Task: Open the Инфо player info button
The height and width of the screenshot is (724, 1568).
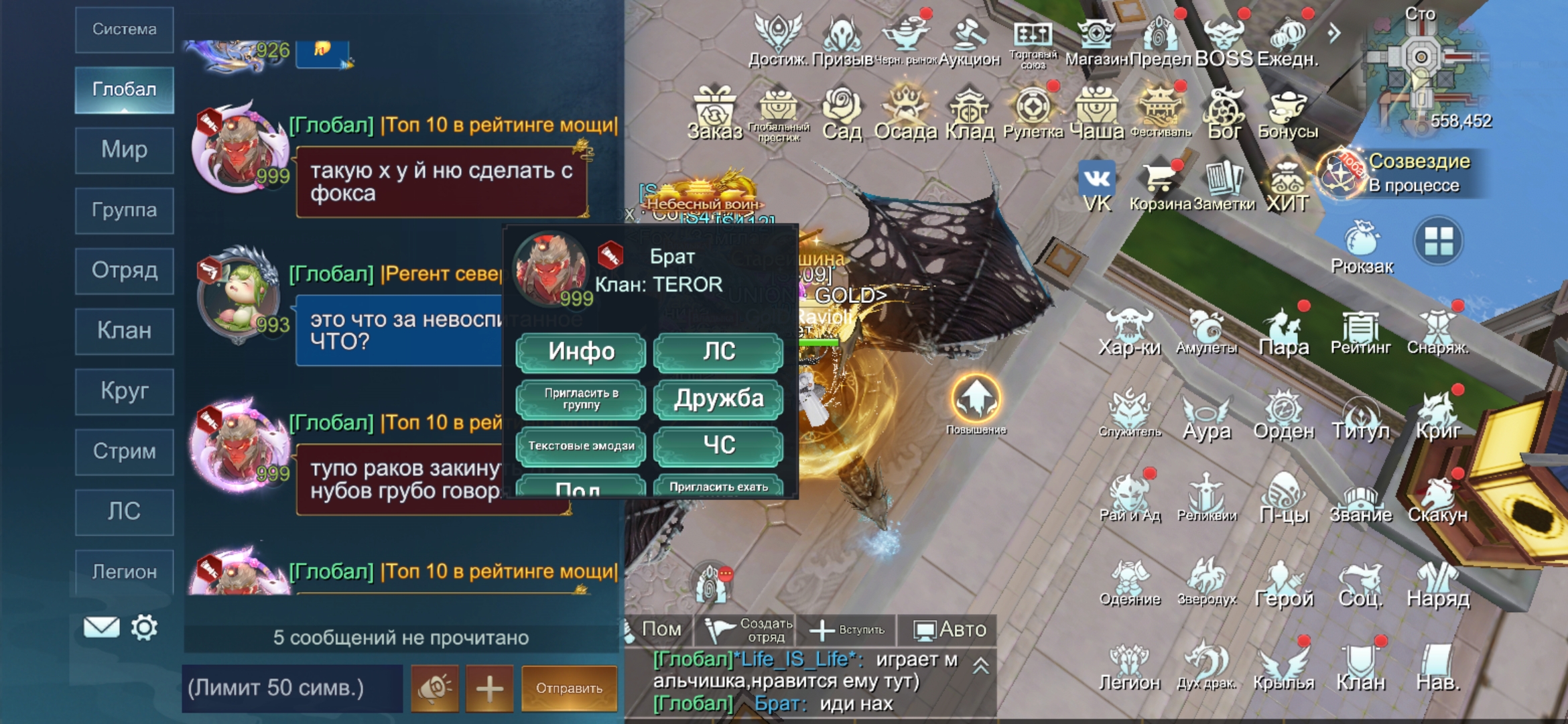Action: pos(581,352)
